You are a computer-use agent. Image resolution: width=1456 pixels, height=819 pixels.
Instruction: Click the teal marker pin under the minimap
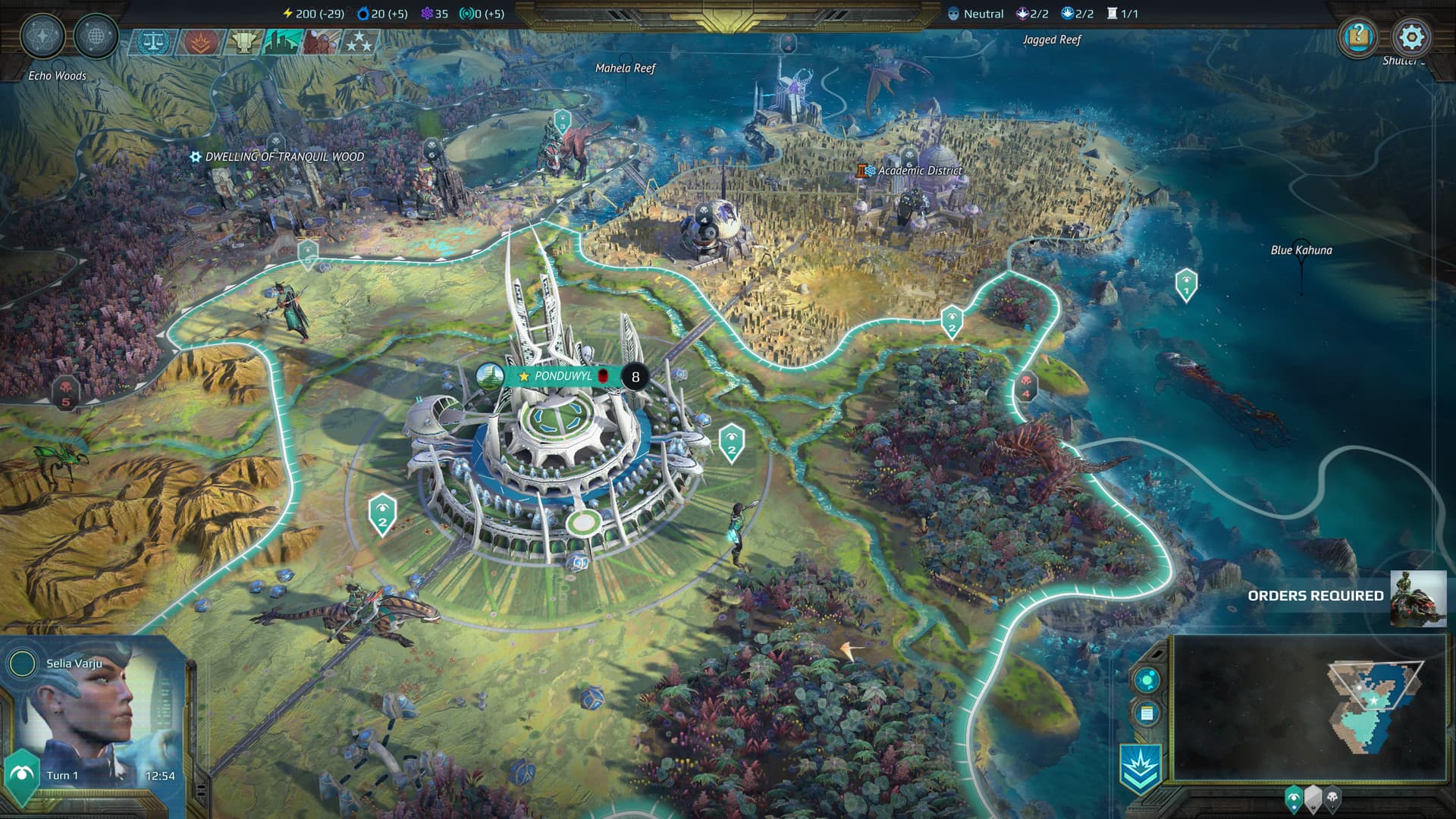1294,798
